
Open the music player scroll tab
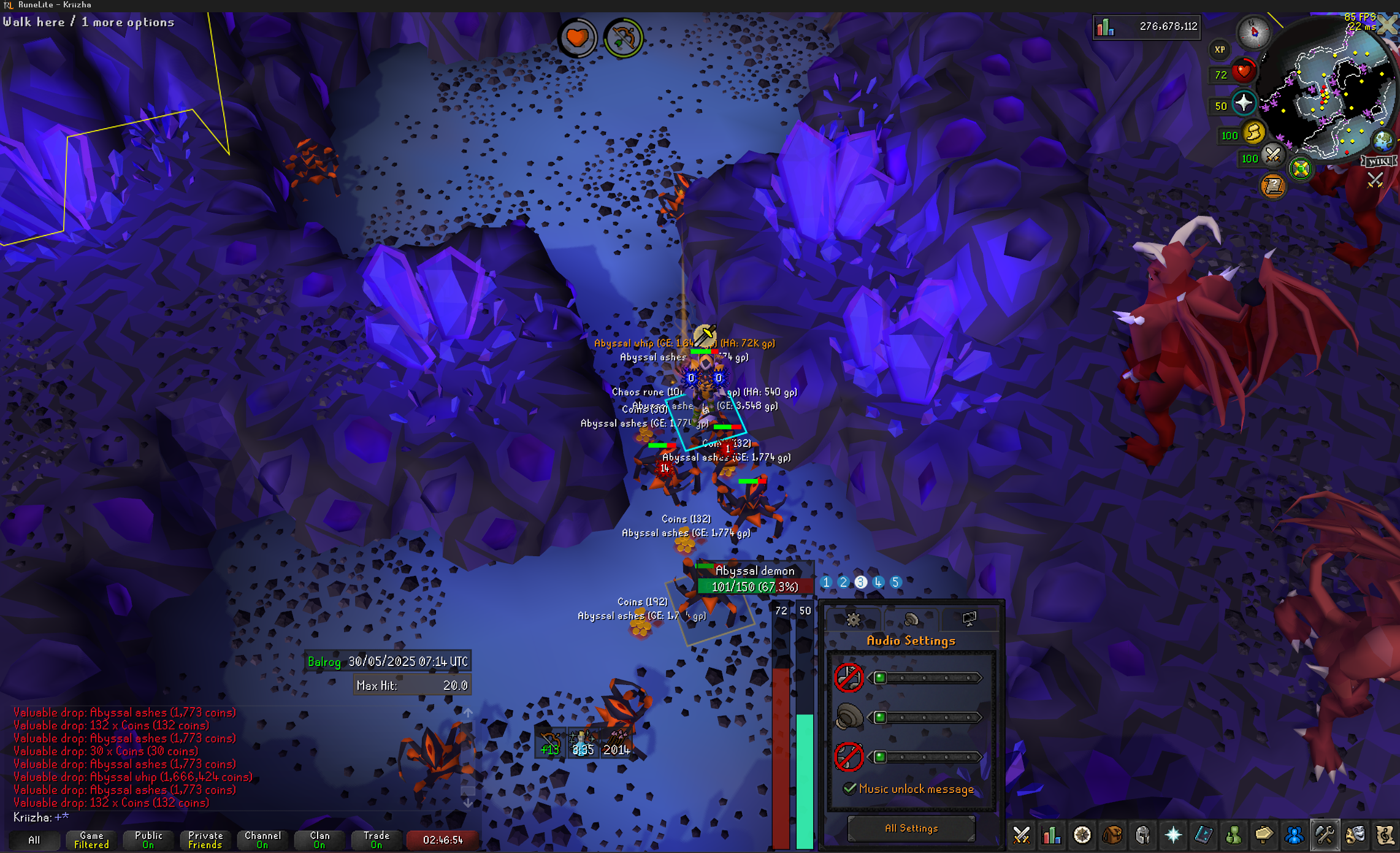[x=1385, y=835]
